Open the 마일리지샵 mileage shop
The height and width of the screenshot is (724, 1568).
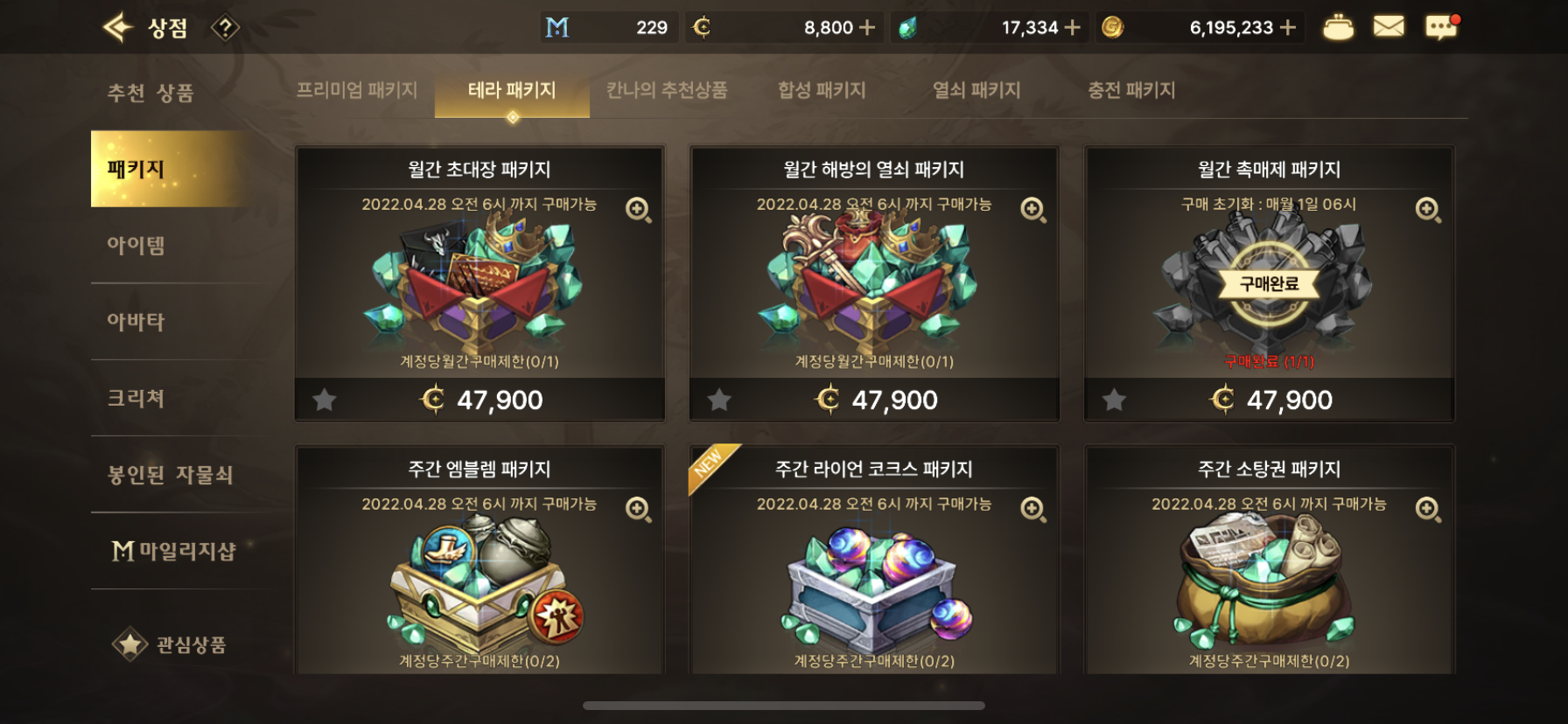(174, 551)
